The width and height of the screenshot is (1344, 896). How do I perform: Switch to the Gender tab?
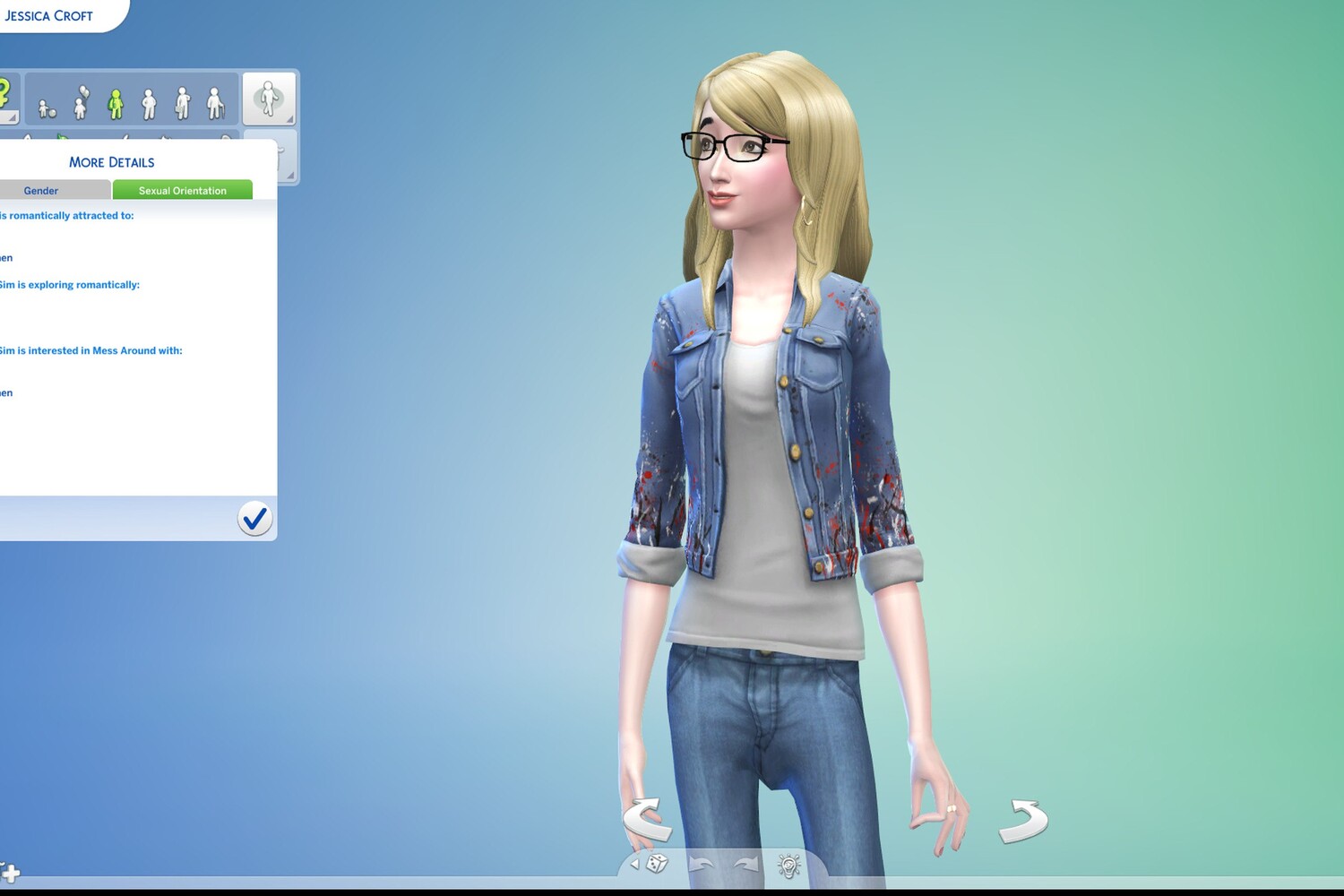(41, 191)
